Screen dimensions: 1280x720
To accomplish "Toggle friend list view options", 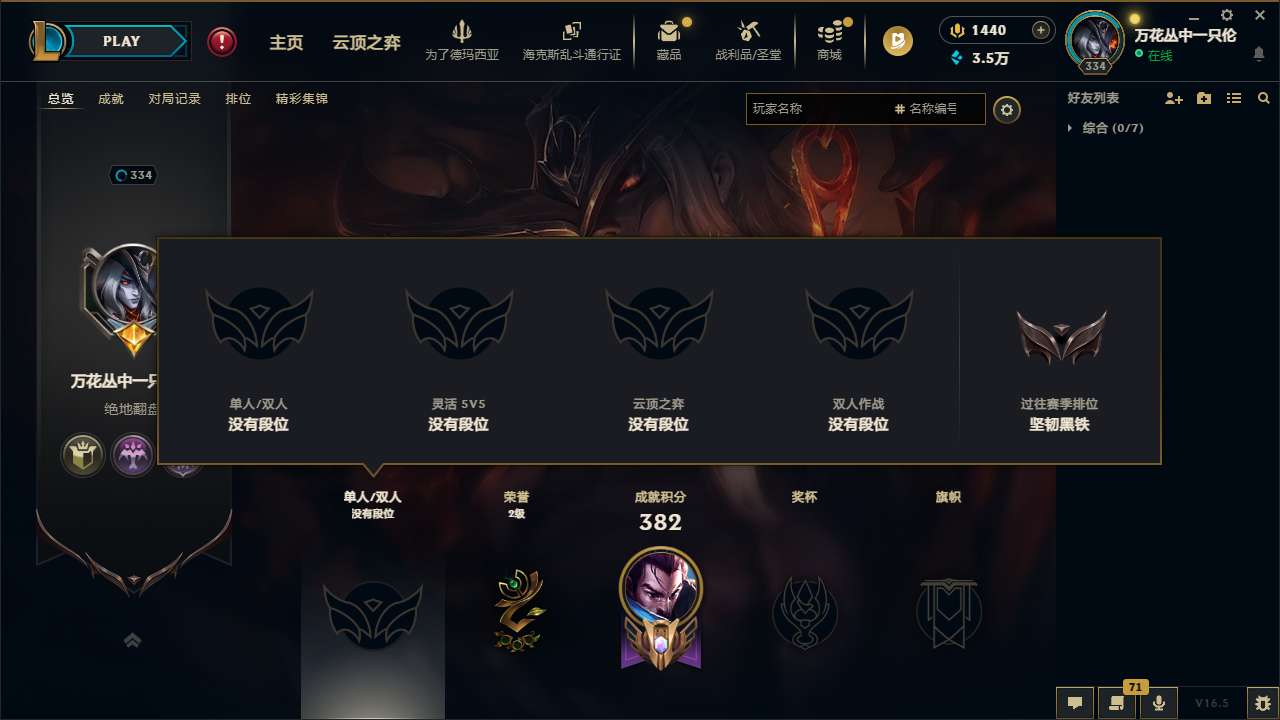I will pos(1234,98).
